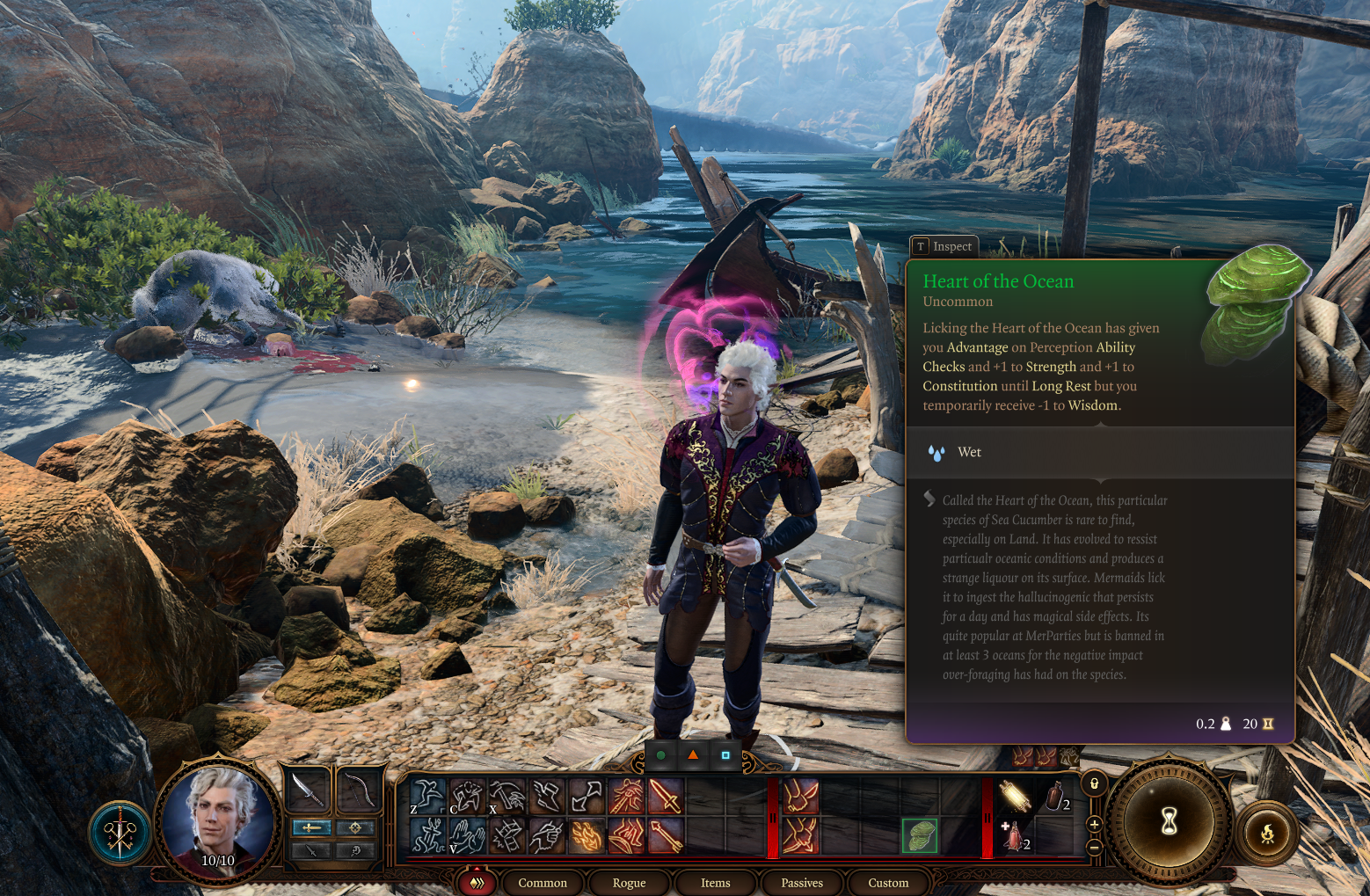Use the Heart of the Ocean hotbar item
The height and width of the screenshot is (896, 1370).
pos(920,835)
